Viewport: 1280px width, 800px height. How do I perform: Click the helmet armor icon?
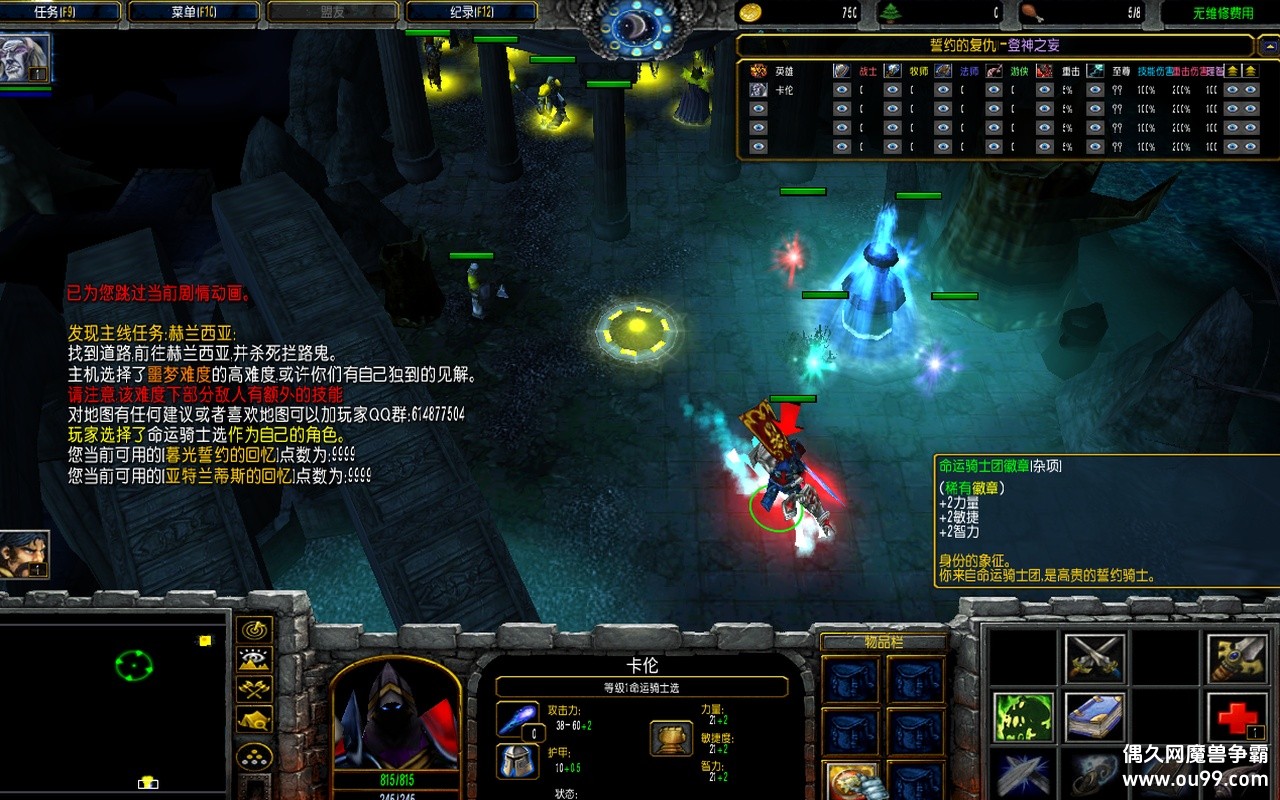(x=517, y=761)
